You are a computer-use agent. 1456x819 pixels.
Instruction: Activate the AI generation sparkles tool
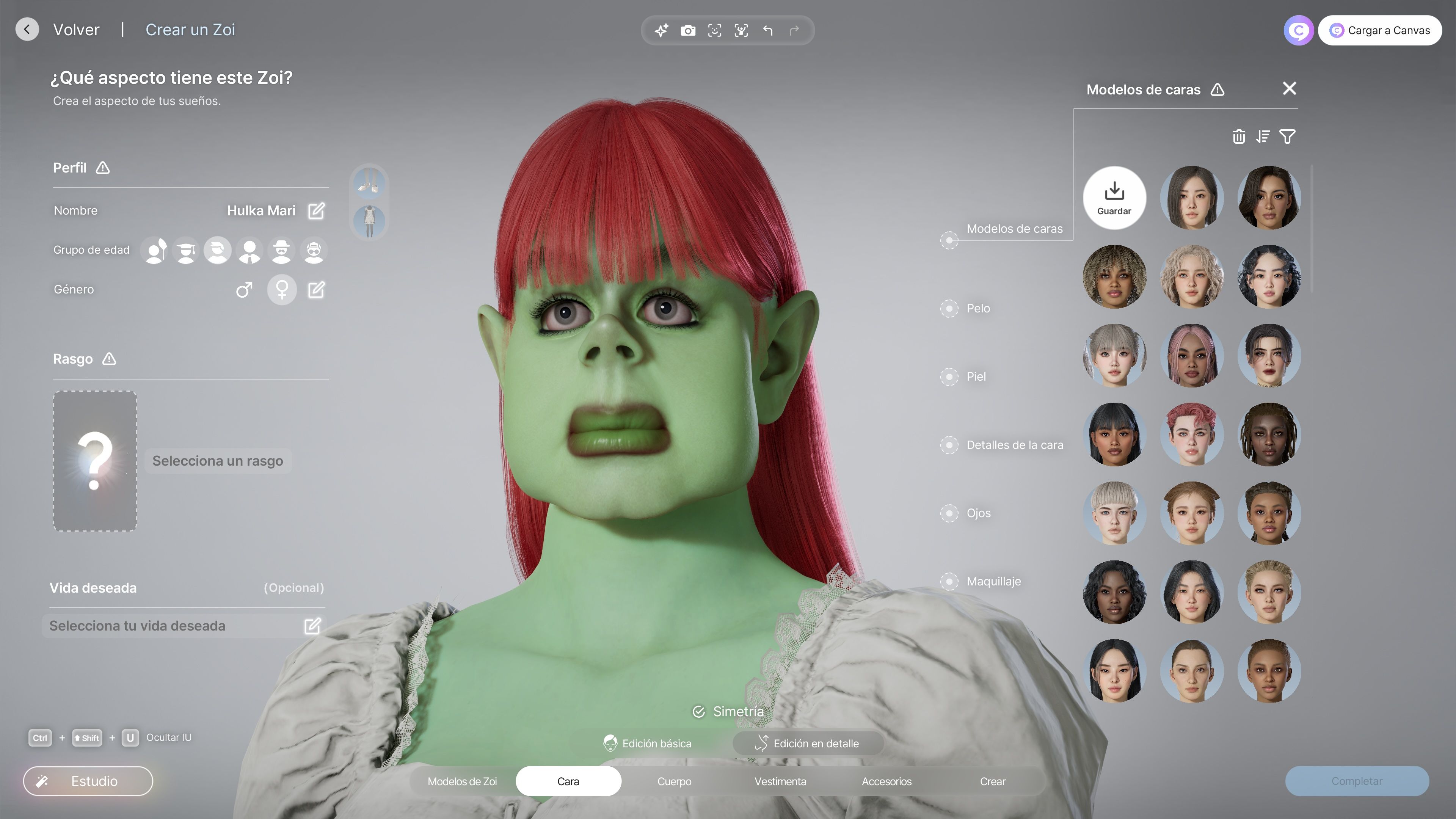click(x=661, y=30)
